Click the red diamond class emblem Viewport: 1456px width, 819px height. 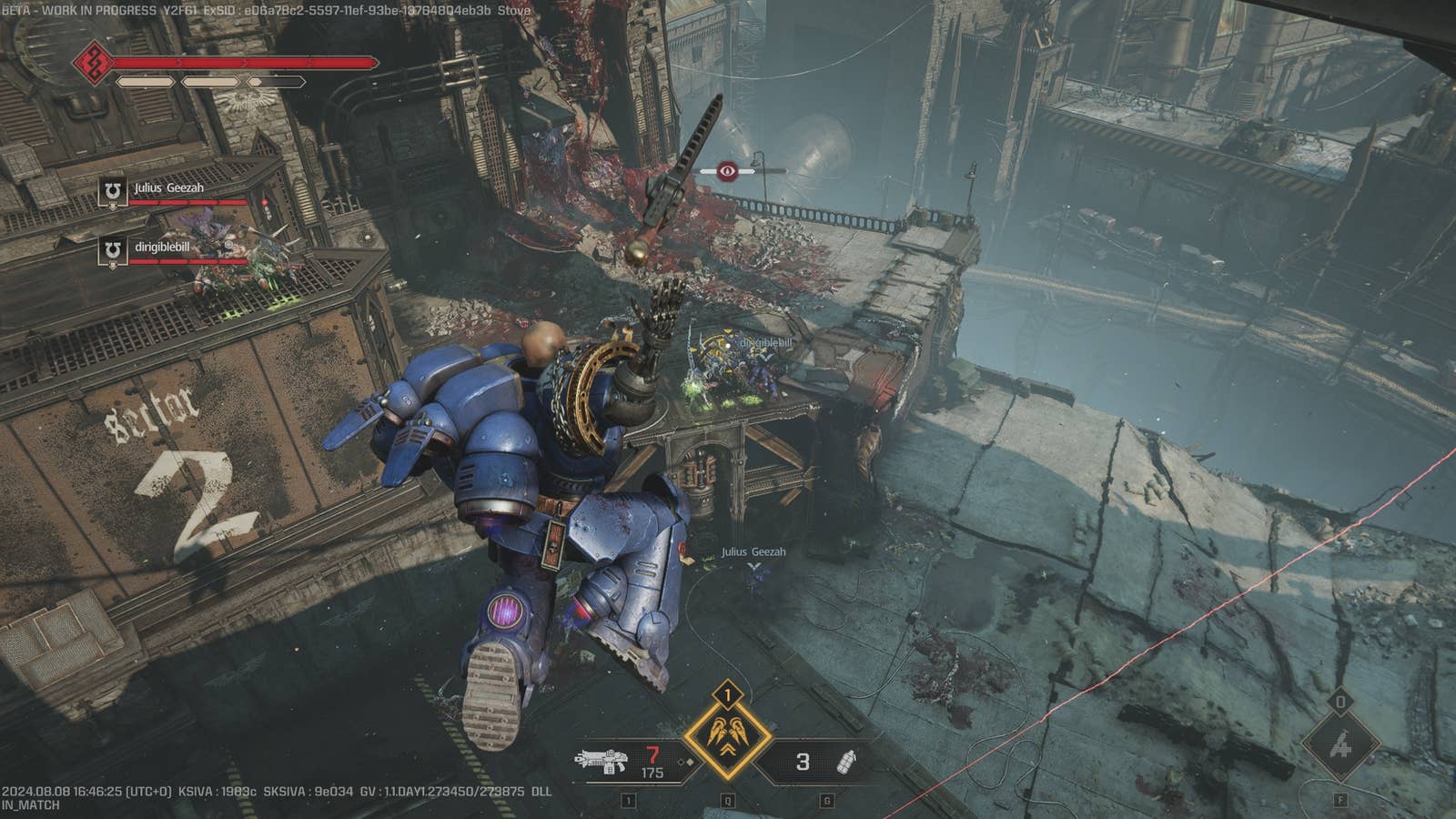93,63
